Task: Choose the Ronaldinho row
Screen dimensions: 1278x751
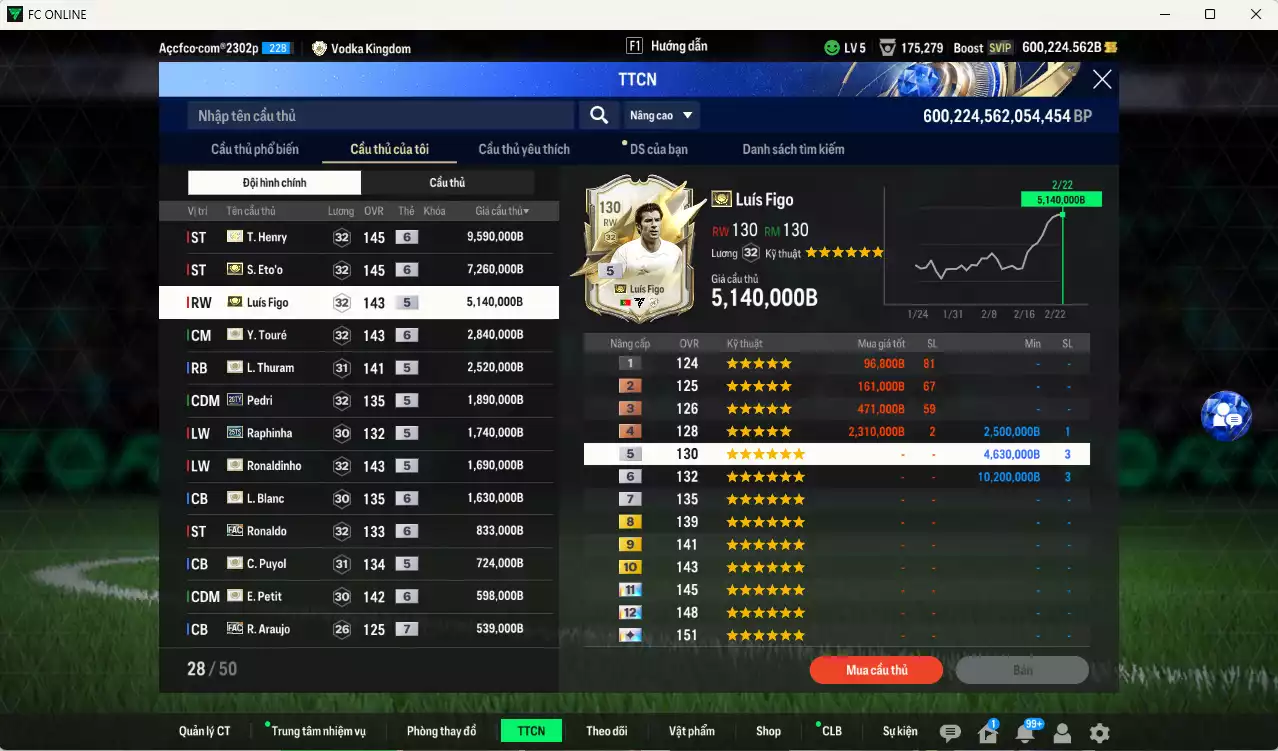Action: pyautogui.click(x=358, y=466)
